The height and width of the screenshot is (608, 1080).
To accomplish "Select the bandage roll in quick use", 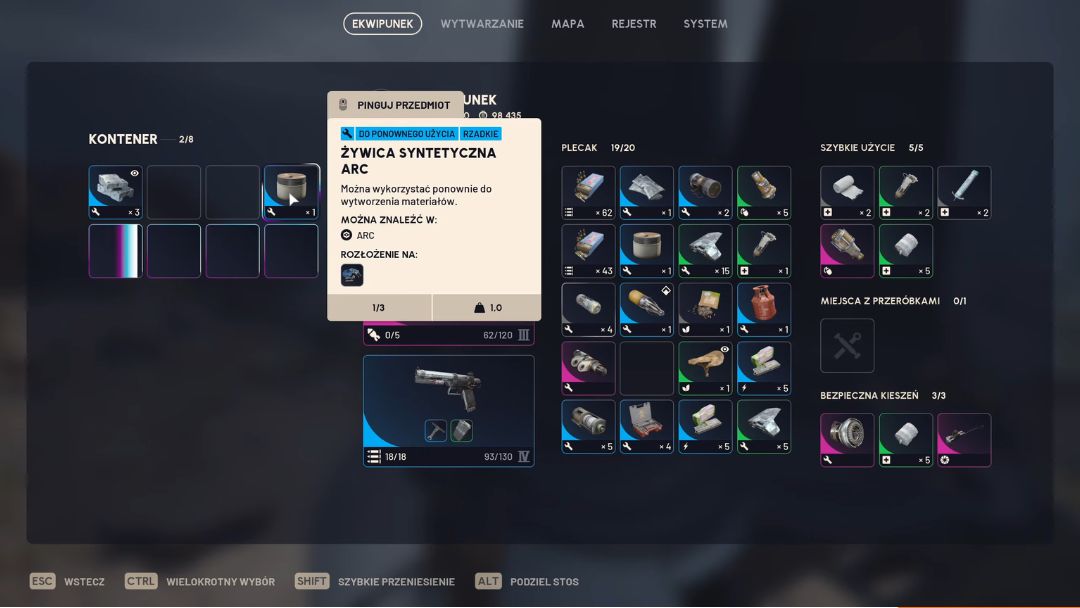I will tap(847, 192).
